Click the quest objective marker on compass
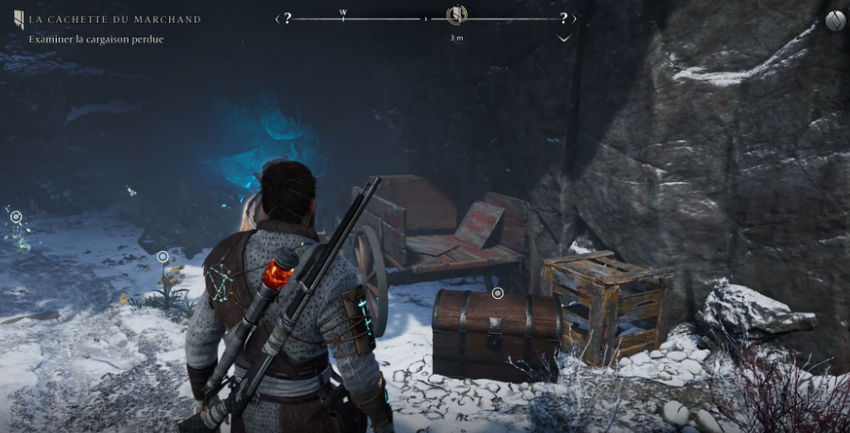This screenshot has width=850, height=433. [x=456, y=16]
